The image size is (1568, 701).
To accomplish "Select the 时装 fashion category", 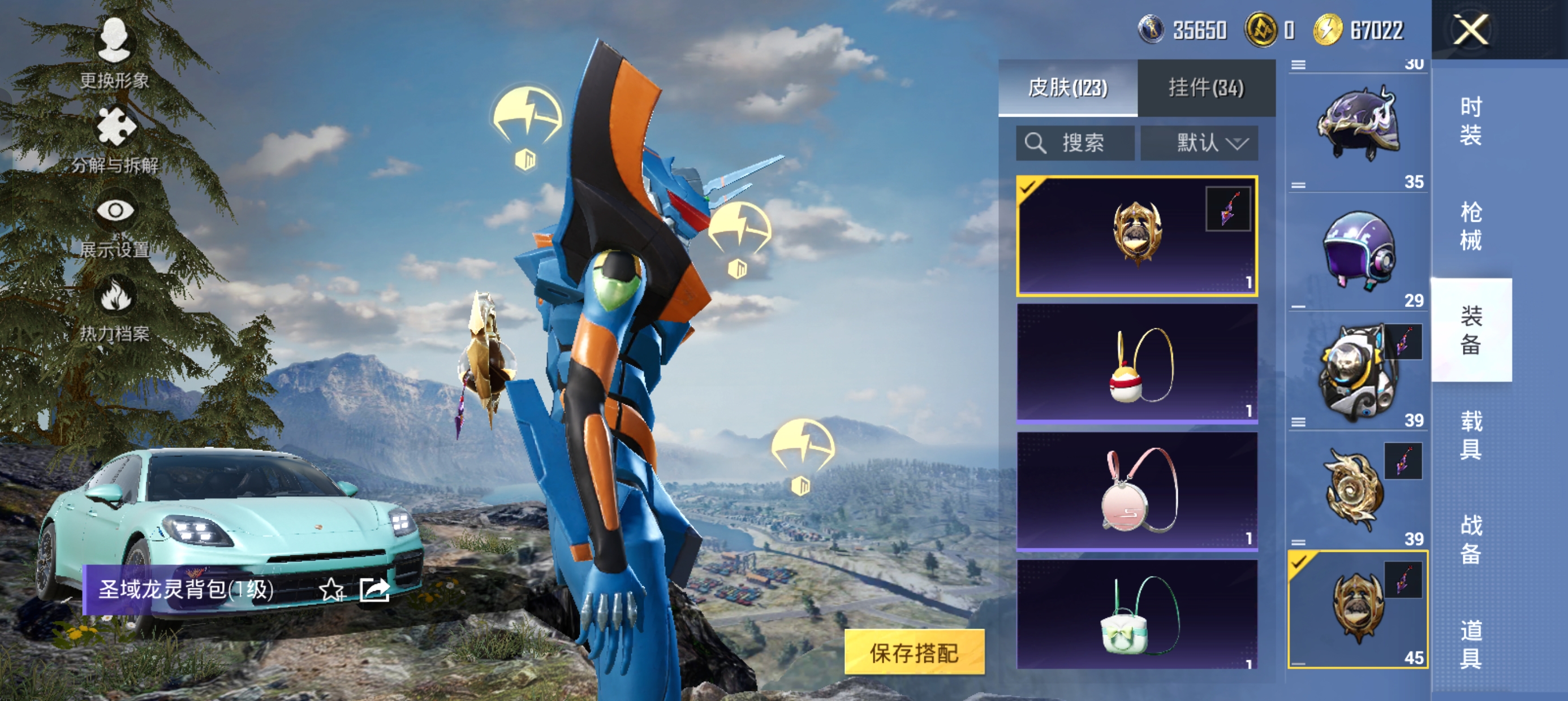I will (1471, 121).
